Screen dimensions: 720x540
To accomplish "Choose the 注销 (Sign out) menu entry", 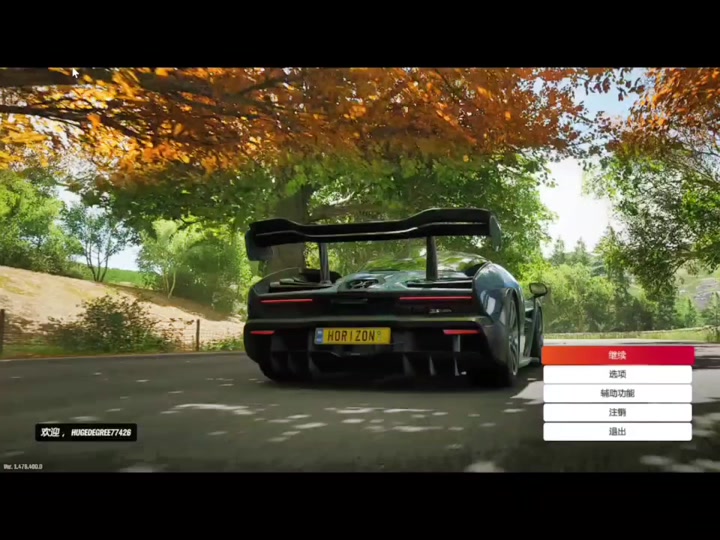I will point(617,412).
